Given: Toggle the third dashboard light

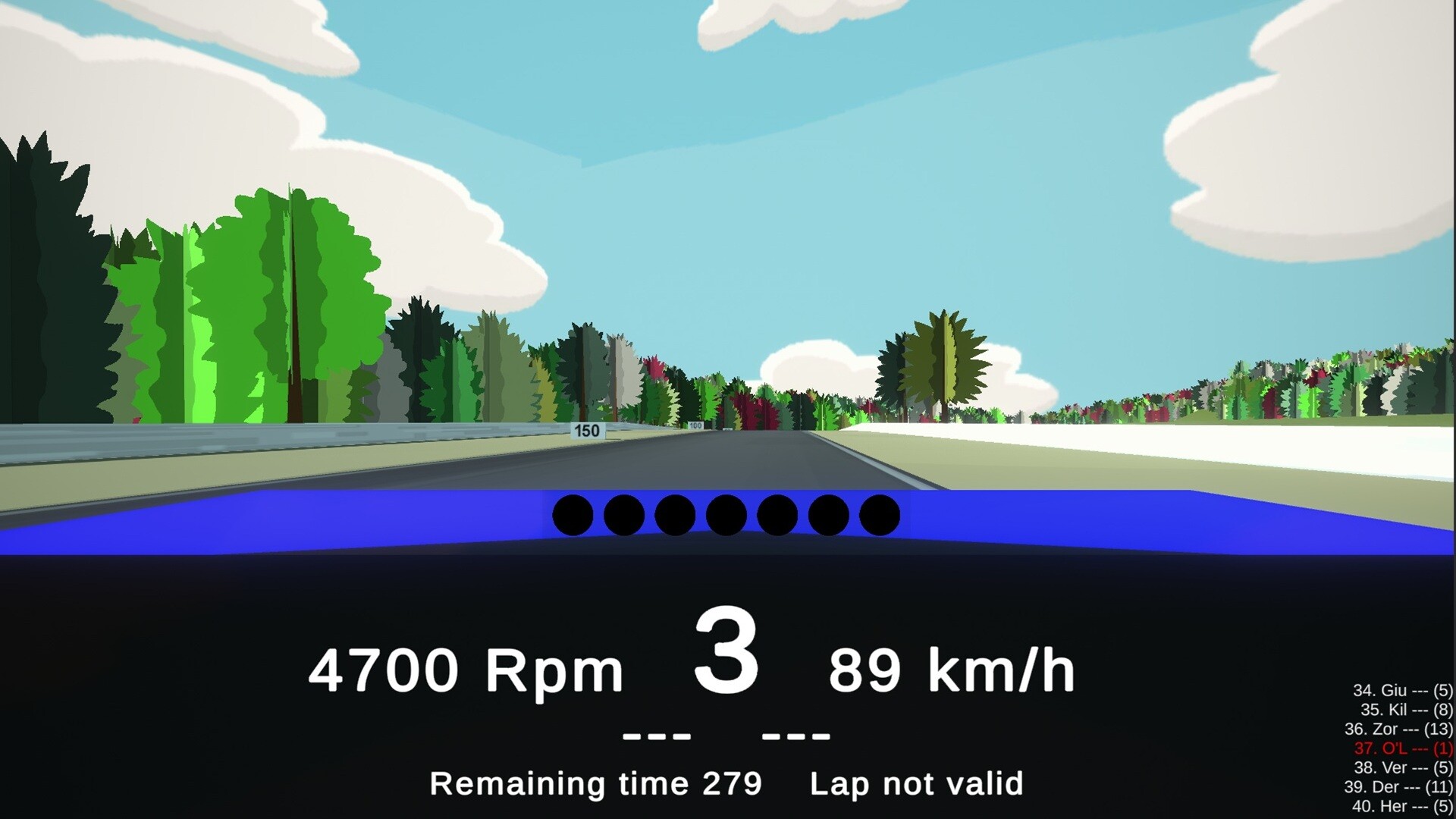Looking at the screenshot, I should [x=676, y=516].
